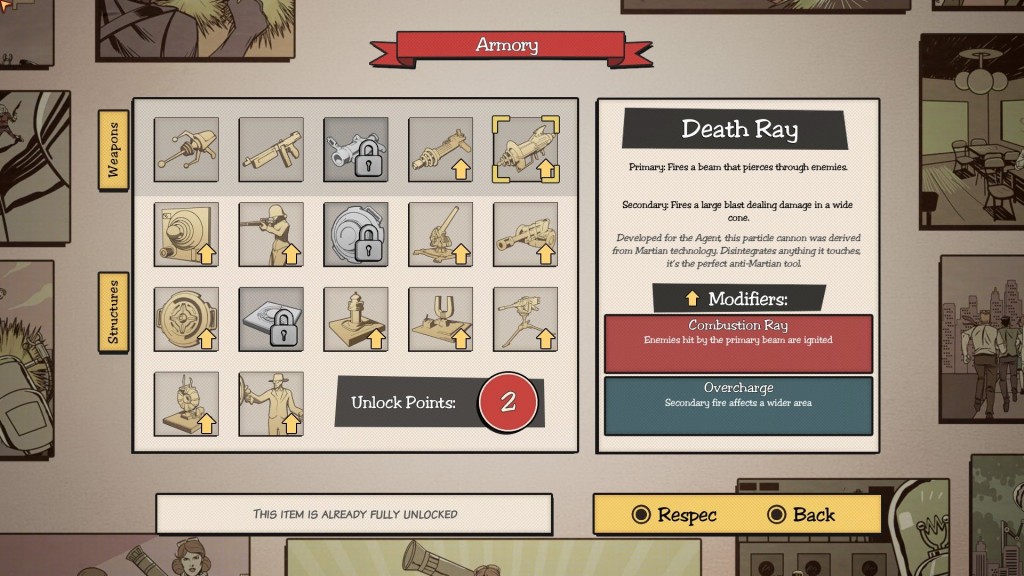1024x576 pixels.
Task: Select the agent in fedora slot
Action: 271,404
